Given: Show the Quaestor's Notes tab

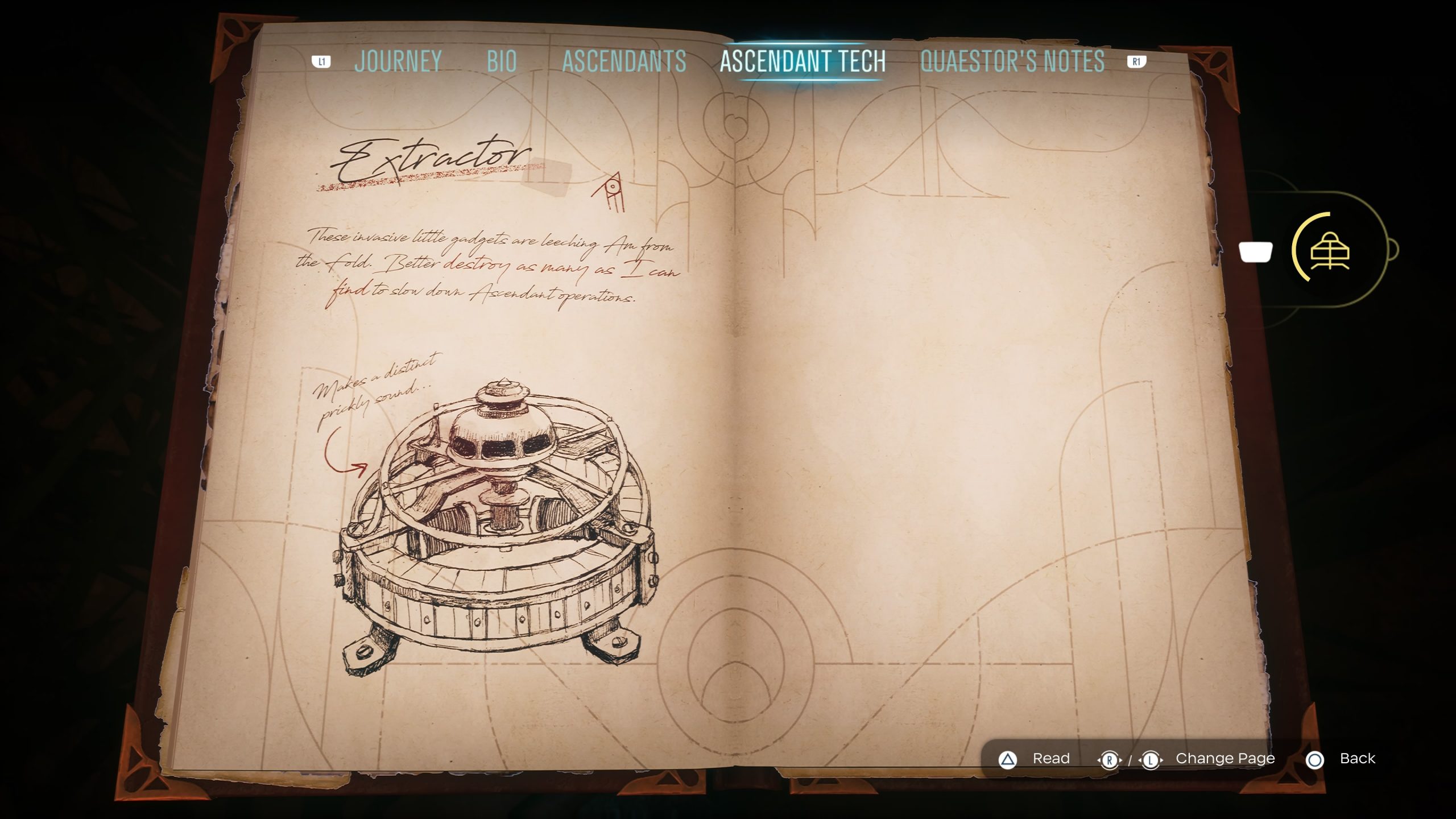Looking at the screenshot, I should pos(1012,61).
